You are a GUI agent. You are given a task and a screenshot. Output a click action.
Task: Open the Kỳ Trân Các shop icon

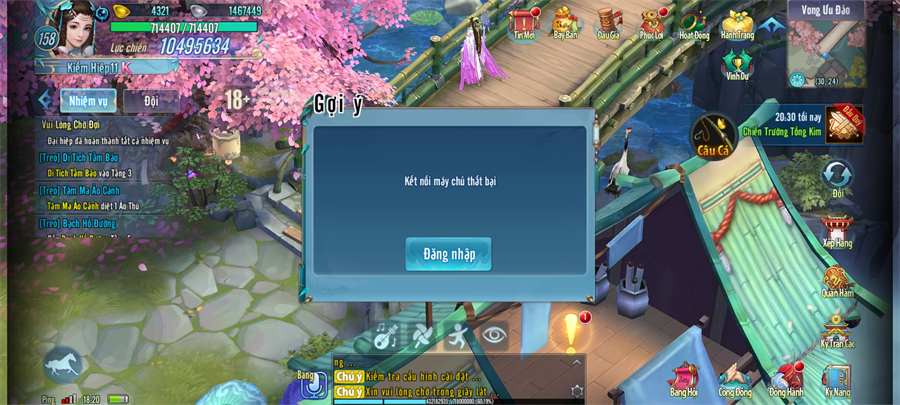coord(837,330)
